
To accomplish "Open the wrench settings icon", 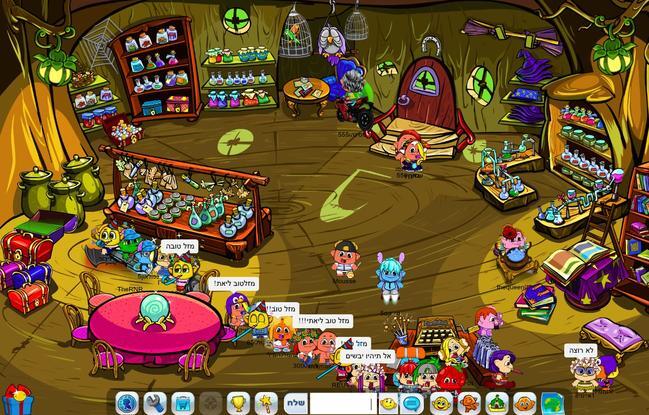I will coord(154,403).
